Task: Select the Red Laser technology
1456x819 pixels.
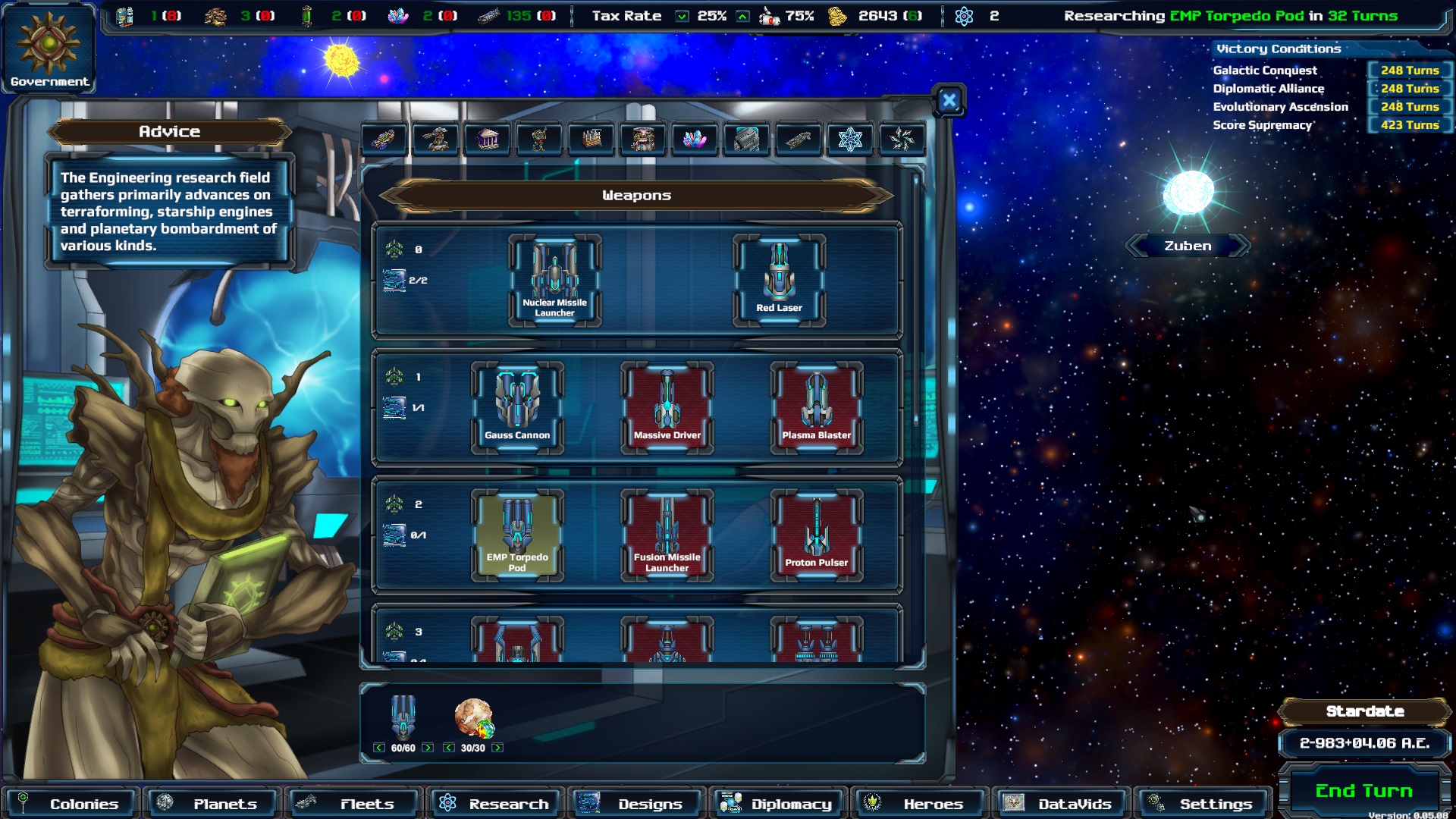Action: [779, 280]
